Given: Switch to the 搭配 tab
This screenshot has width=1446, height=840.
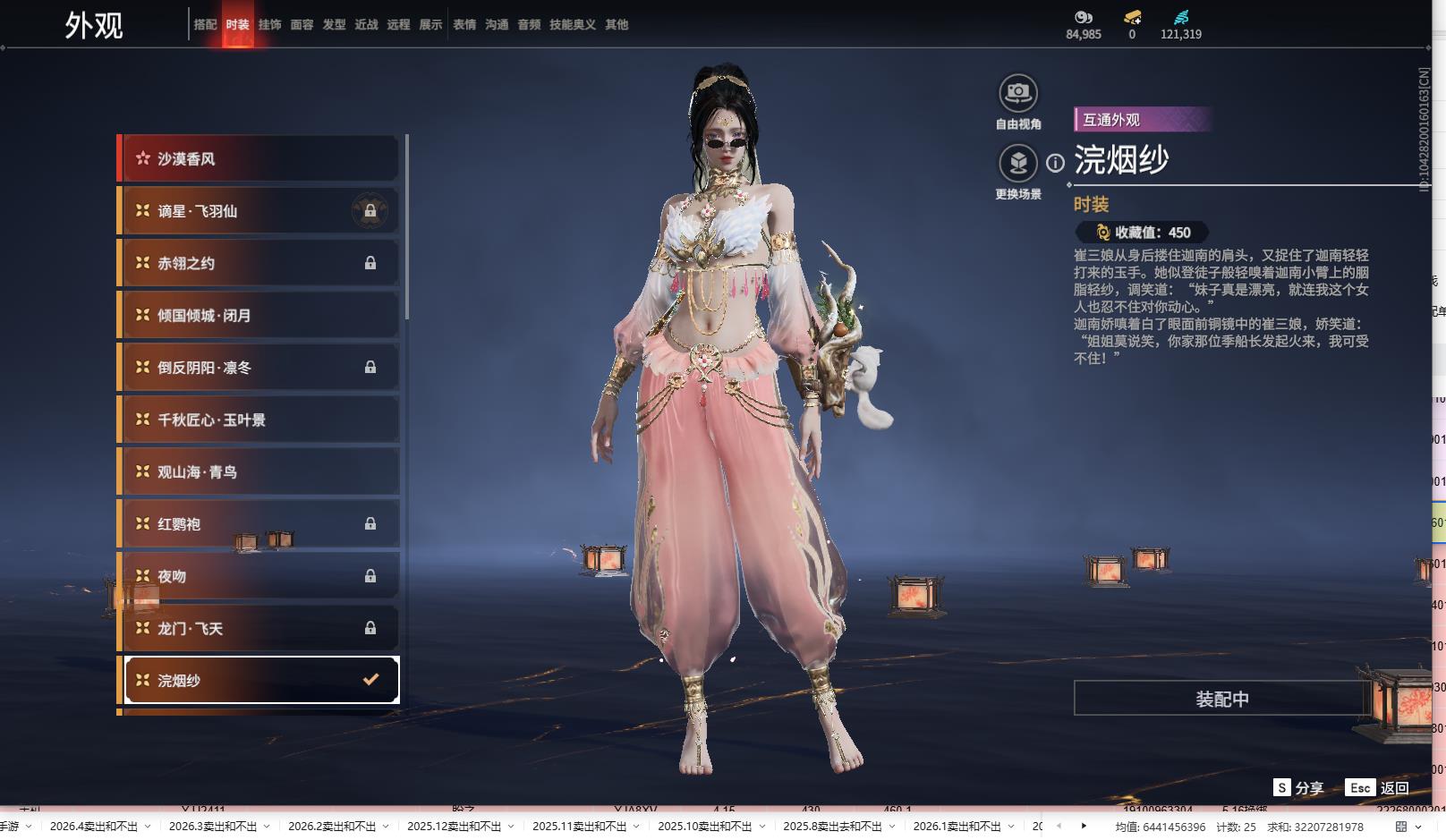Looking at the screenshot, I should (205, 25).
